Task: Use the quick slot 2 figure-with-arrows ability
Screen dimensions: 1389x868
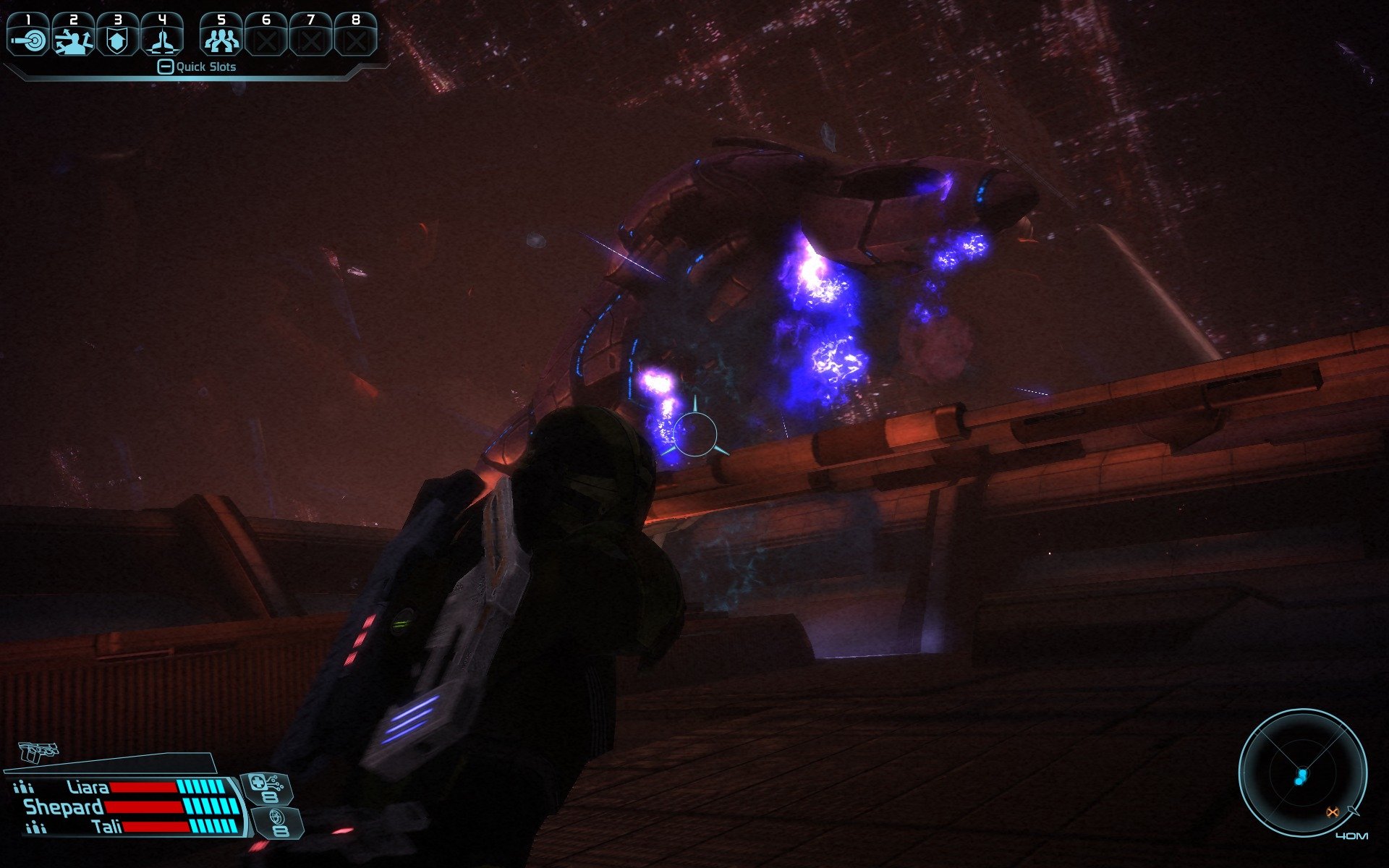Action: tap(73, 36)
